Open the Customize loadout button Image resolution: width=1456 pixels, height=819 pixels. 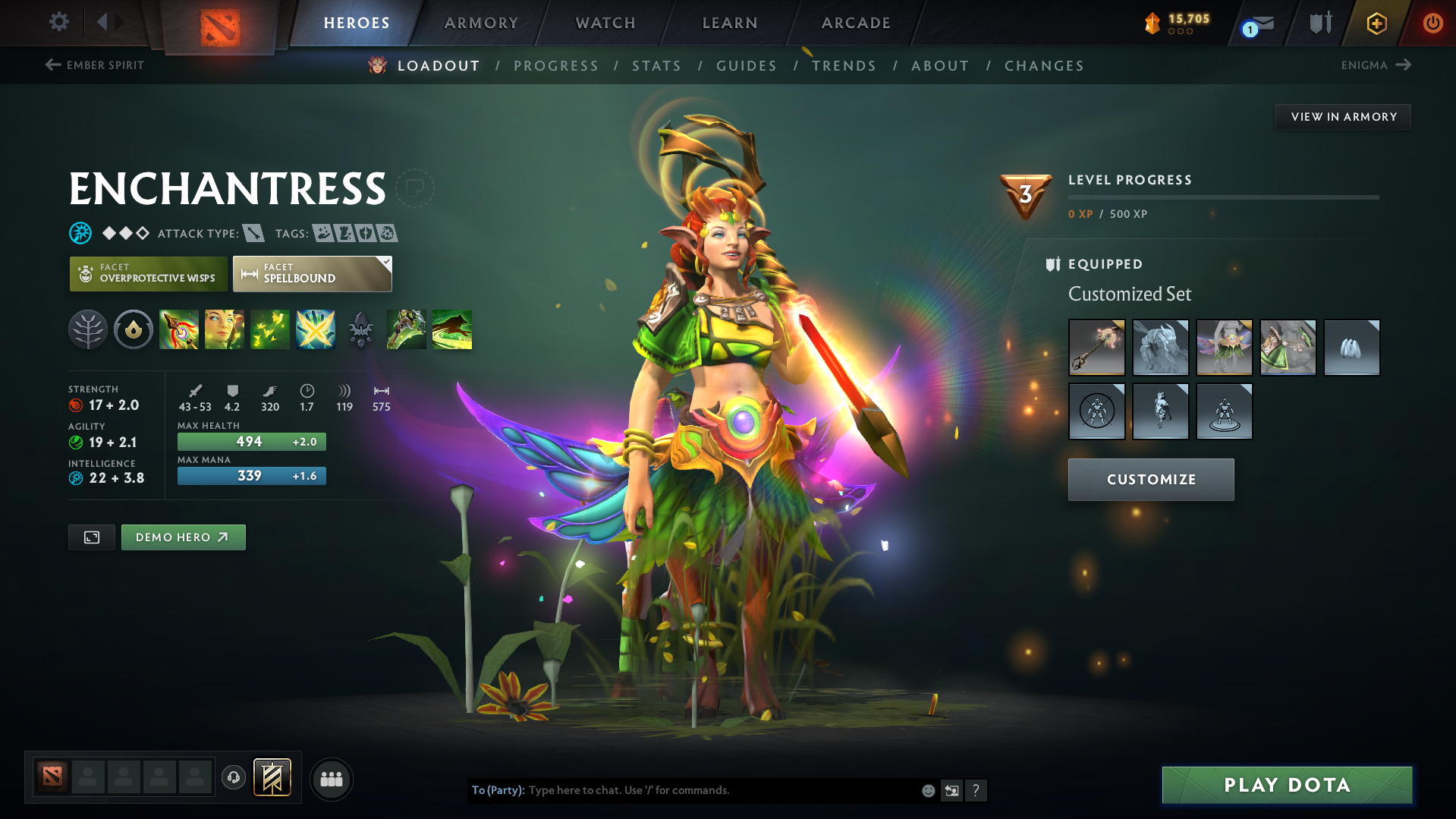coord(1151,480)
